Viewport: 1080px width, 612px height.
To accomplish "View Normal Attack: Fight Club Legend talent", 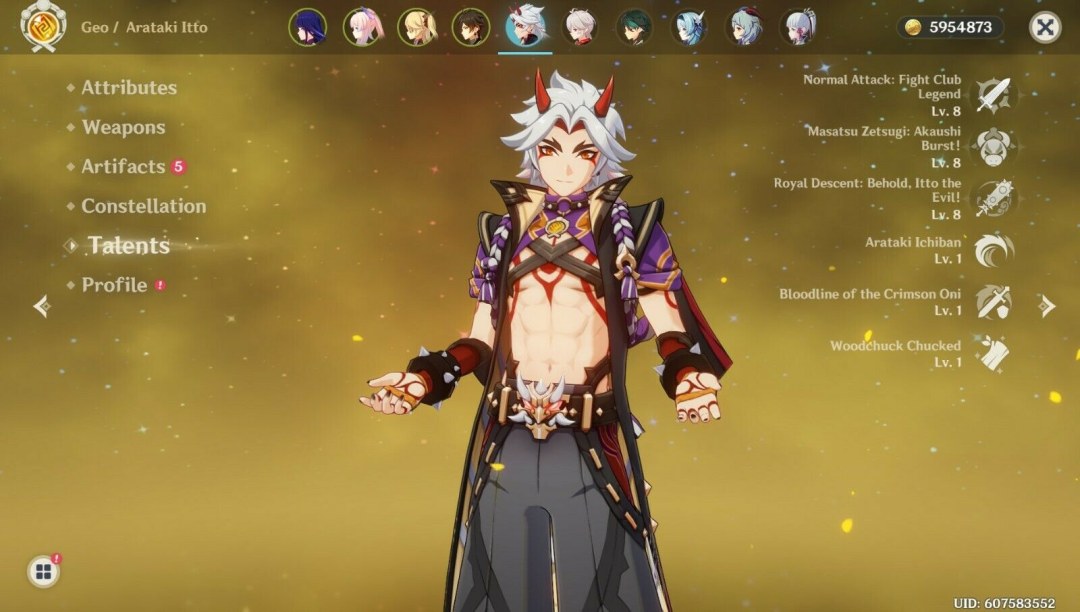I will [994, 95].
